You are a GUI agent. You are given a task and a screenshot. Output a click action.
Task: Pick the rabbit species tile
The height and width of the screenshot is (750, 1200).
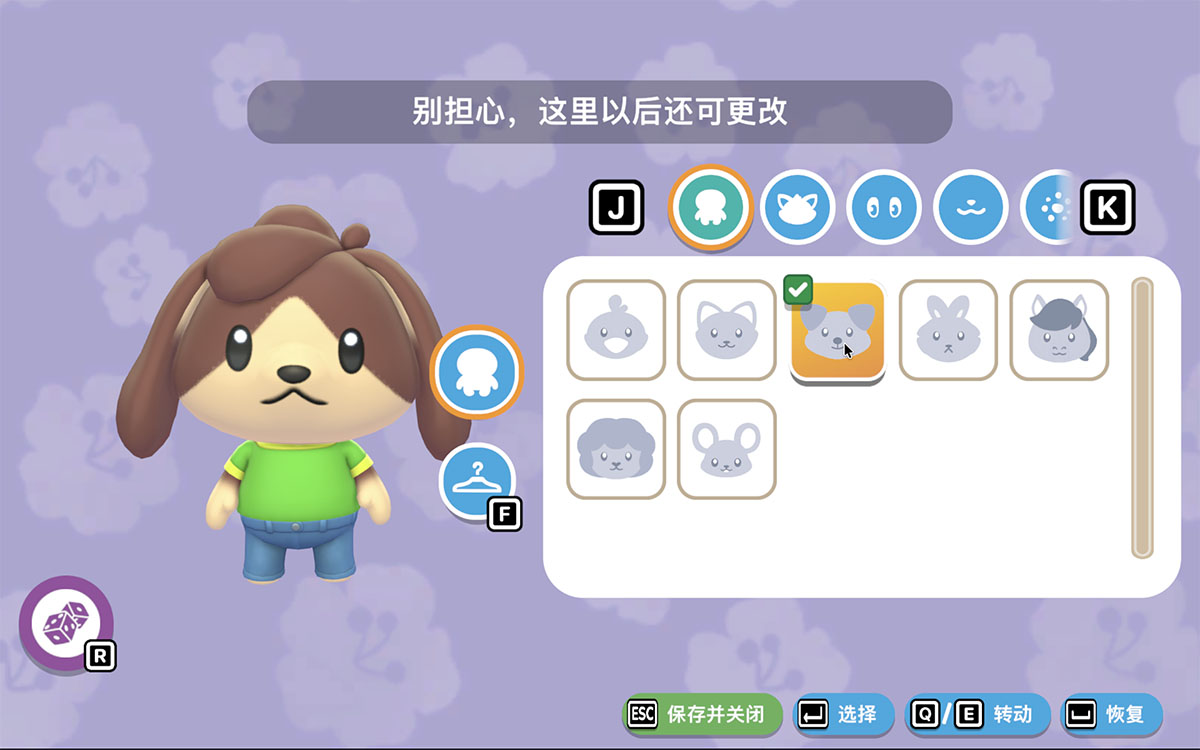[x=948, y=330]
